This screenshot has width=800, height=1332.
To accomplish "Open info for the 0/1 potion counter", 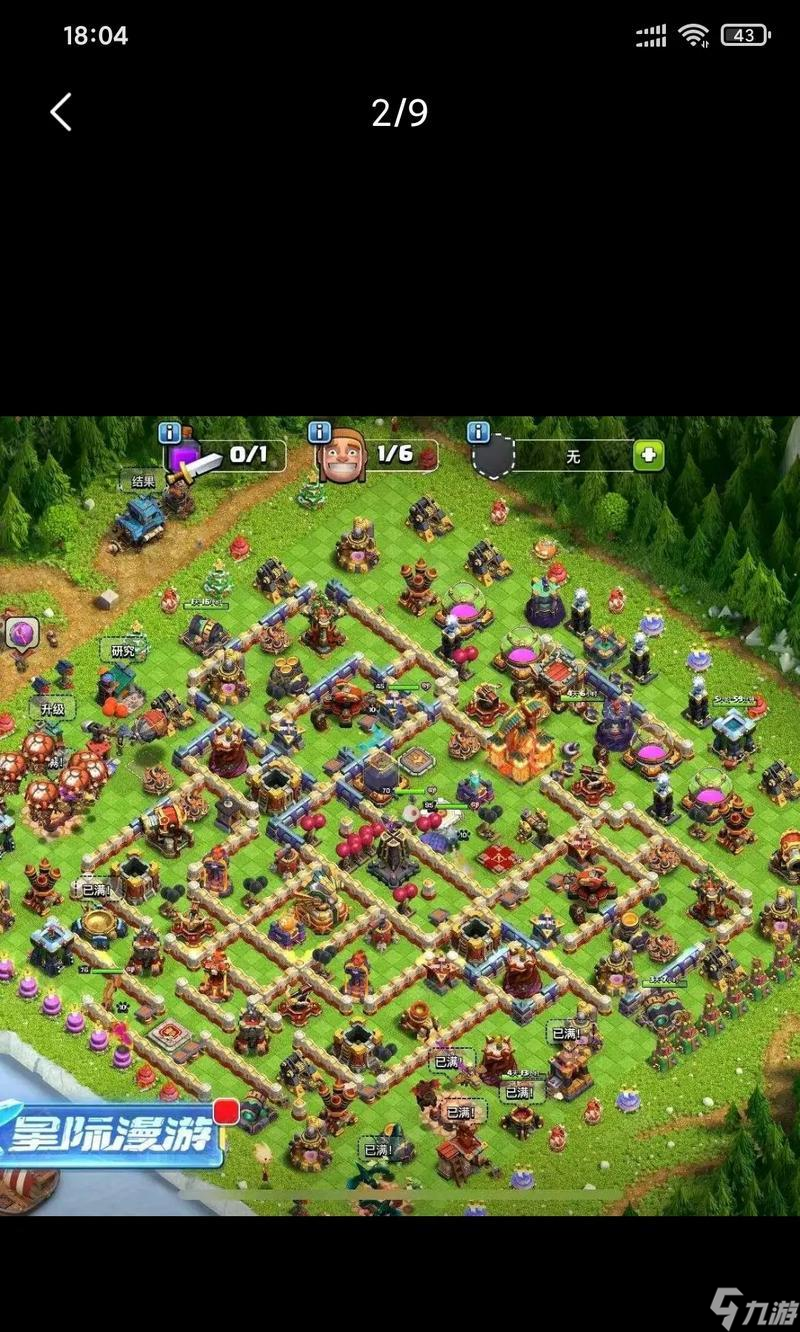I will pyautogui.click(x=170, y=432).
